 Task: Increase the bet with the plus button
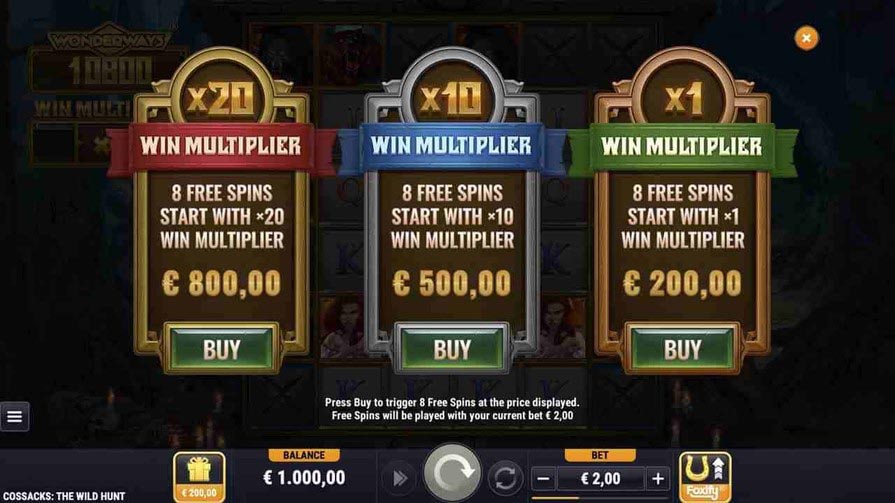tap(657, 478)
